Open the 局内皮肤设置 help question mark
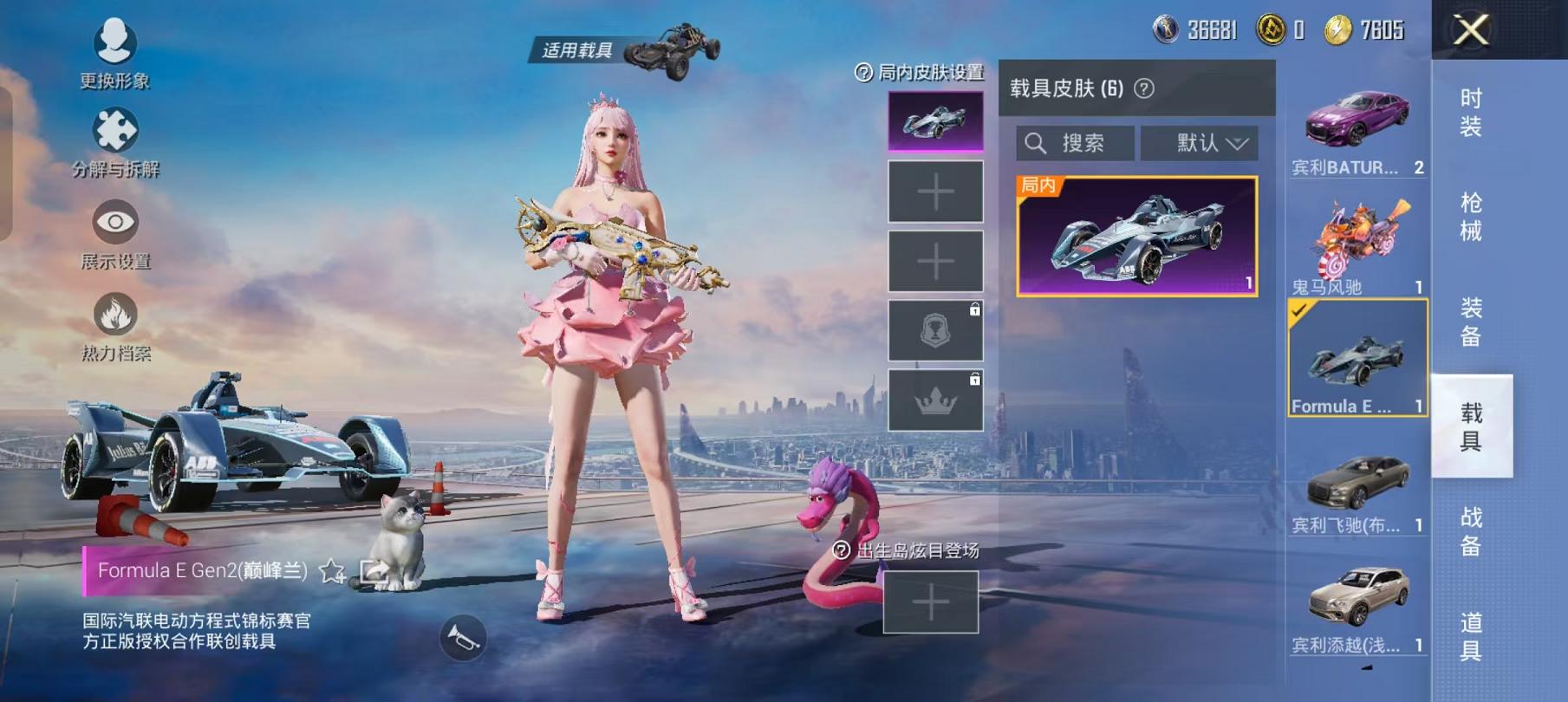Image resolution: width=1568 pixels, height=702 pixels. tap(862, 74)
